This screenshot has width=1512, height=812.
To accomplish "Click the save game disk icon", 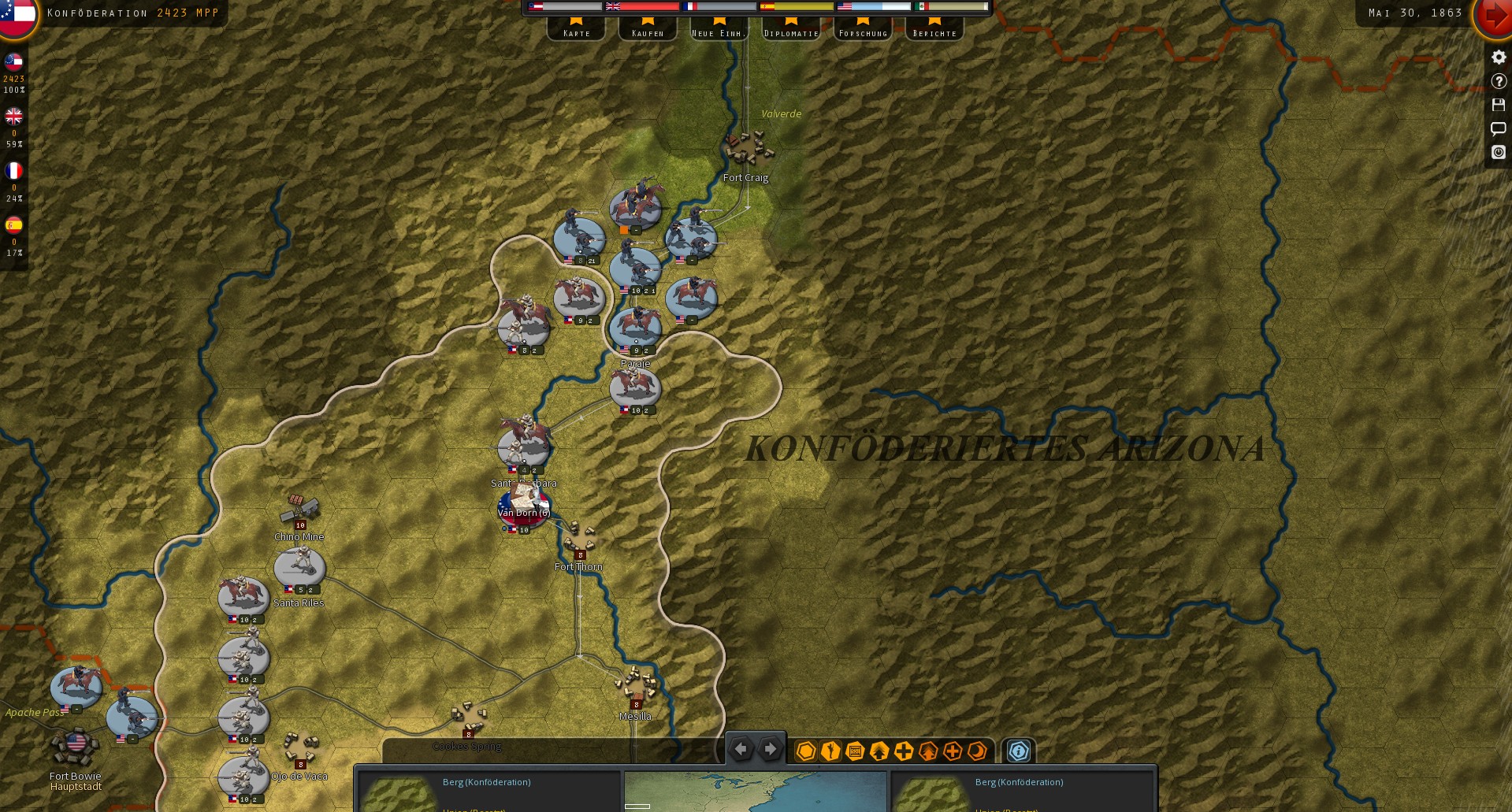I will pos(1498,105).
